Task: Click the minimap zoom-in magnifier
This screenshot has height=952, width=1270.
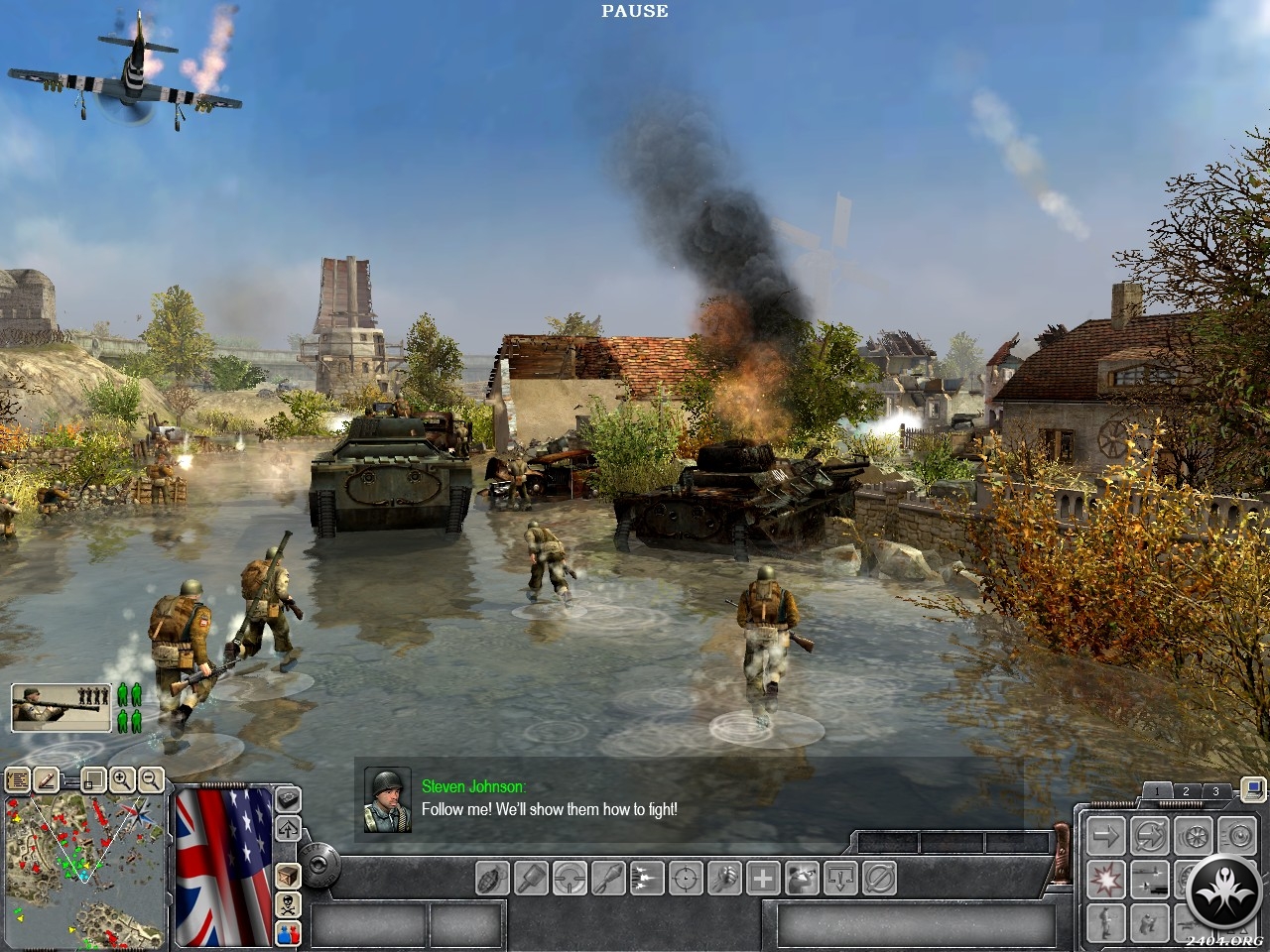Action: coord(122,779)
